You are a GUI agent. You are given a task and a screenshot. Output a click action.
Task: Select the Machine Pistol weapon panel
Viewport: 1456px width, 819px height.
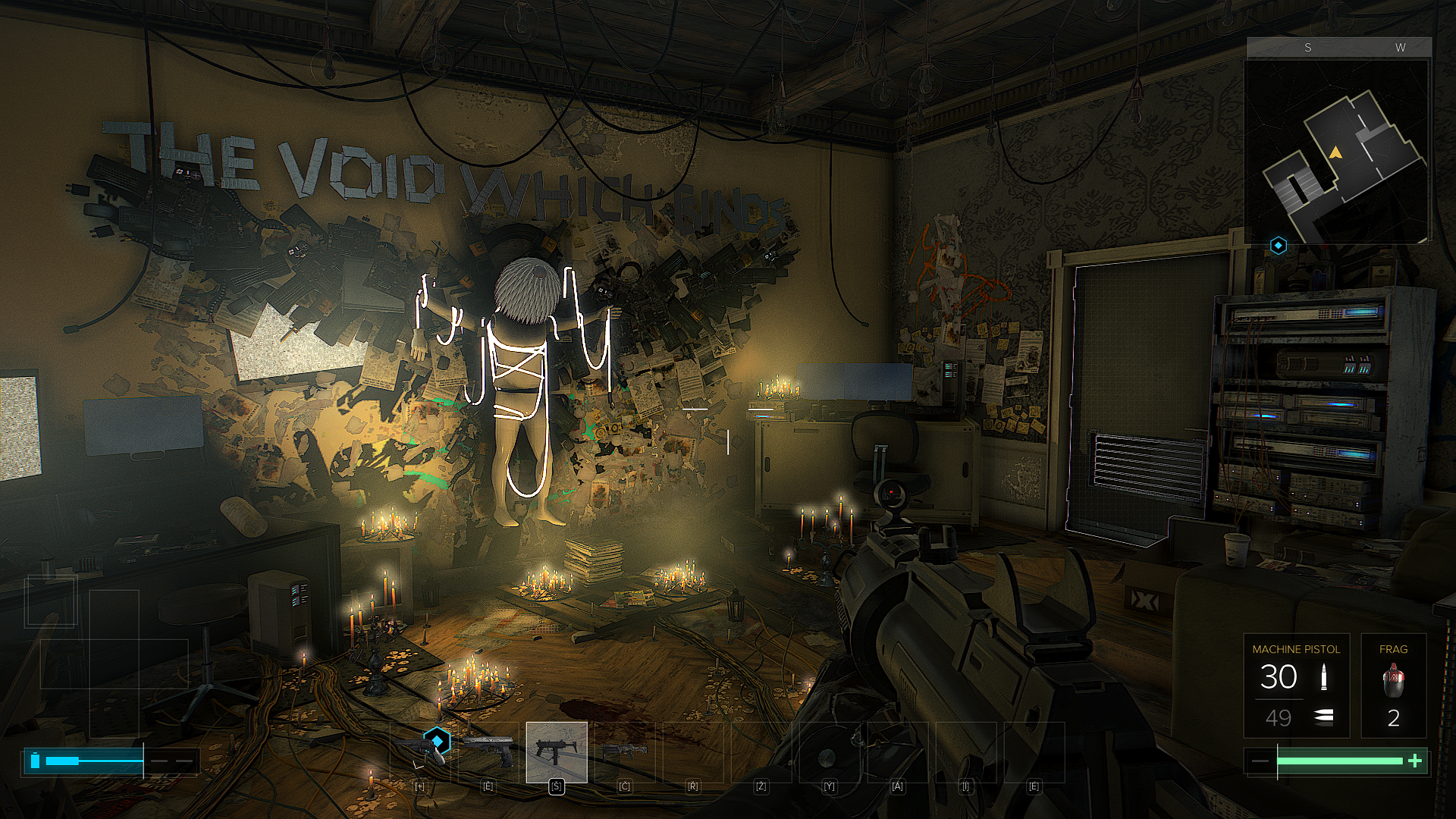pyautogui.click(x=1296, y=686)
